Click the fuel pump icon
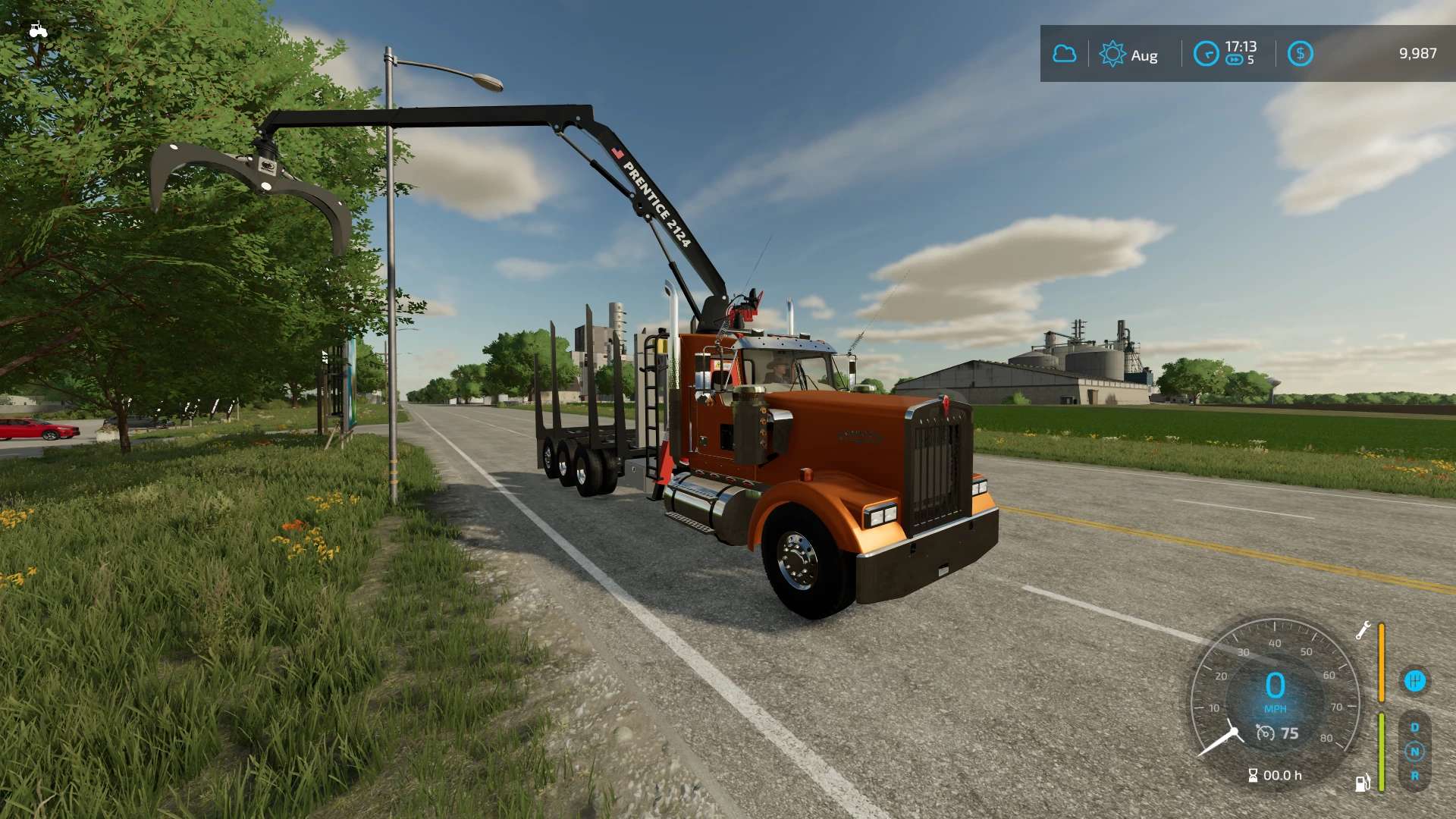The height and width of the screenshot is (819, 1456). pos(1363,783)
